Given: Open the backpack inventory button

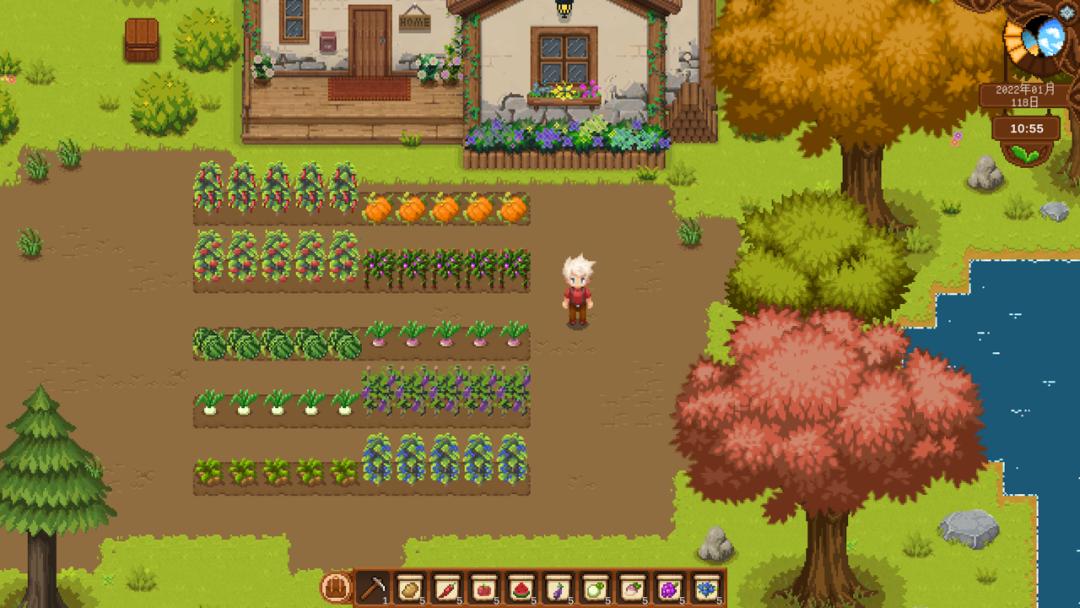Looking at the screenshot, I should tap(336, 586).
